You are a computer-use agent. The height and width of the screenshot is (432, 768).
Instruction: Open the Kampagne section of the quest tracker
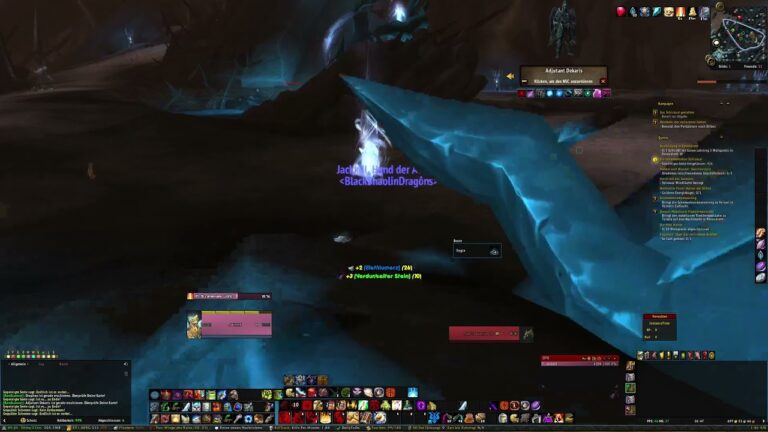666,103
